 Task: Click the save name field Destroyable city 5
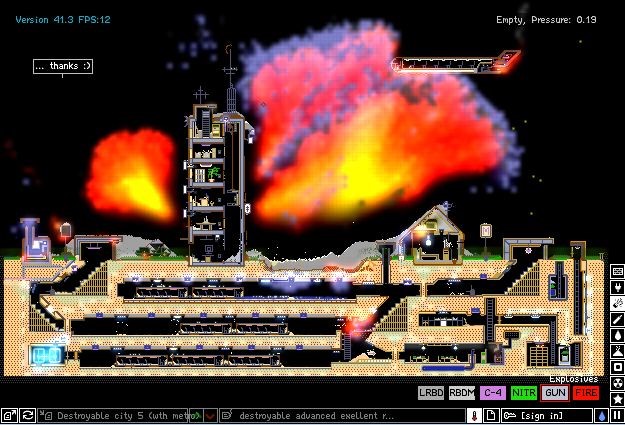[118, 415]
